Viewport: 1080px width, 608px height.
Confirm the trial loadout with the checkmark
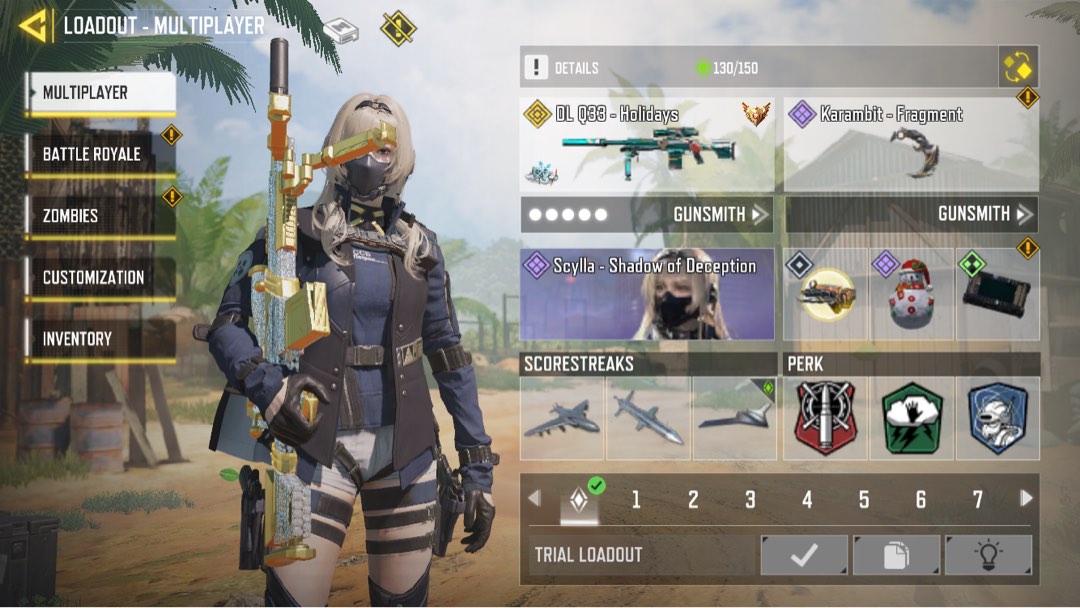pyautogui.click(x=804, y=555)
